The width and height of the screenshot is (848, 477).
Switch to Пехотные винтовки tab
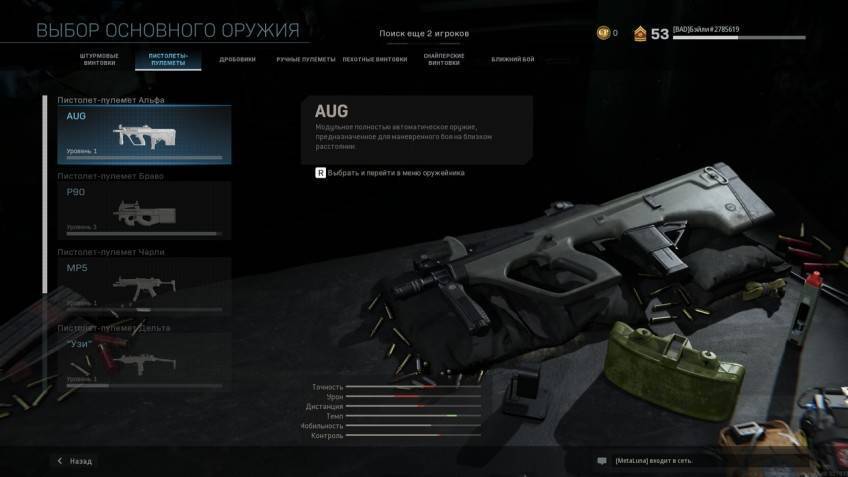click(x=374, y=59)
